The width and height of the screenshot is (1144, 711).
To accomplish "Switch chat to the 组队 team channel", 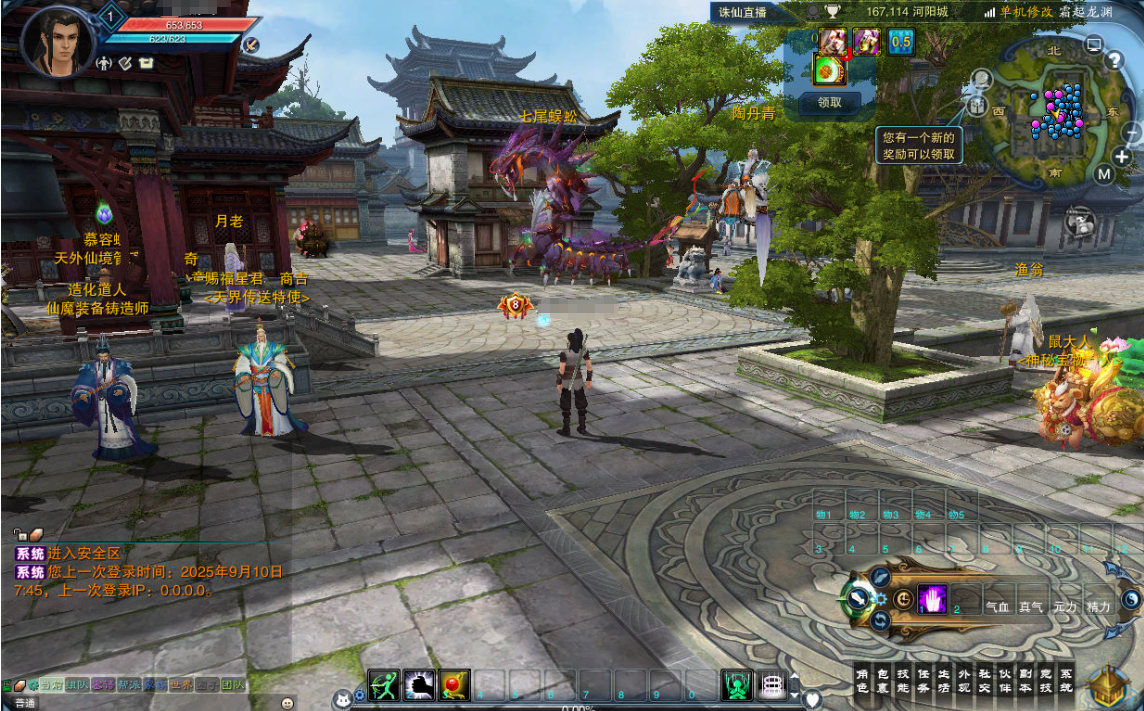I will coord(77,686).
